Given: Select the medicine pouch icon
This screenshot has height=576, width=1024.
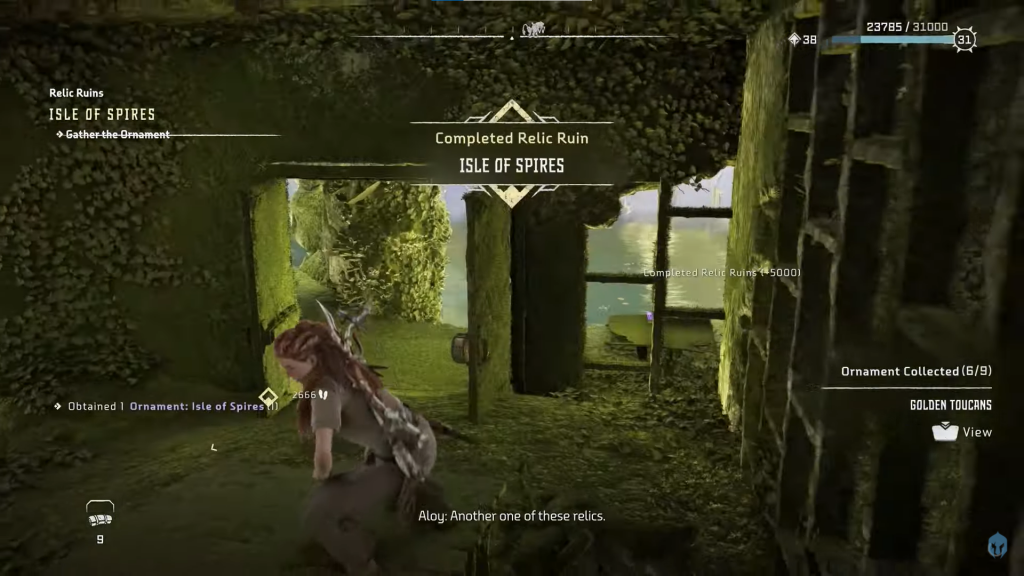Looking at the screenshot, I should (100, 514).
